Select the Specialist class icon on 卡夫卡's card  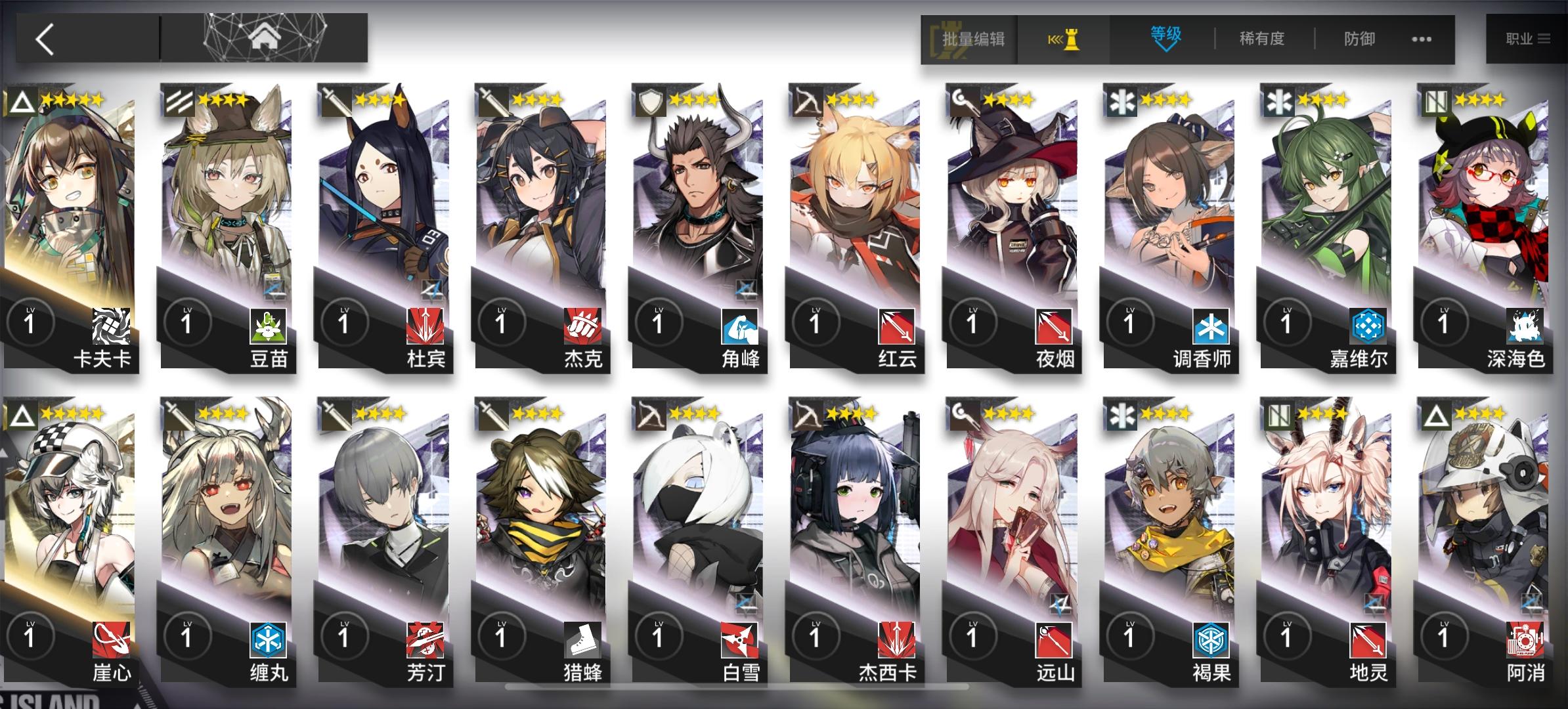pos(22,100)
